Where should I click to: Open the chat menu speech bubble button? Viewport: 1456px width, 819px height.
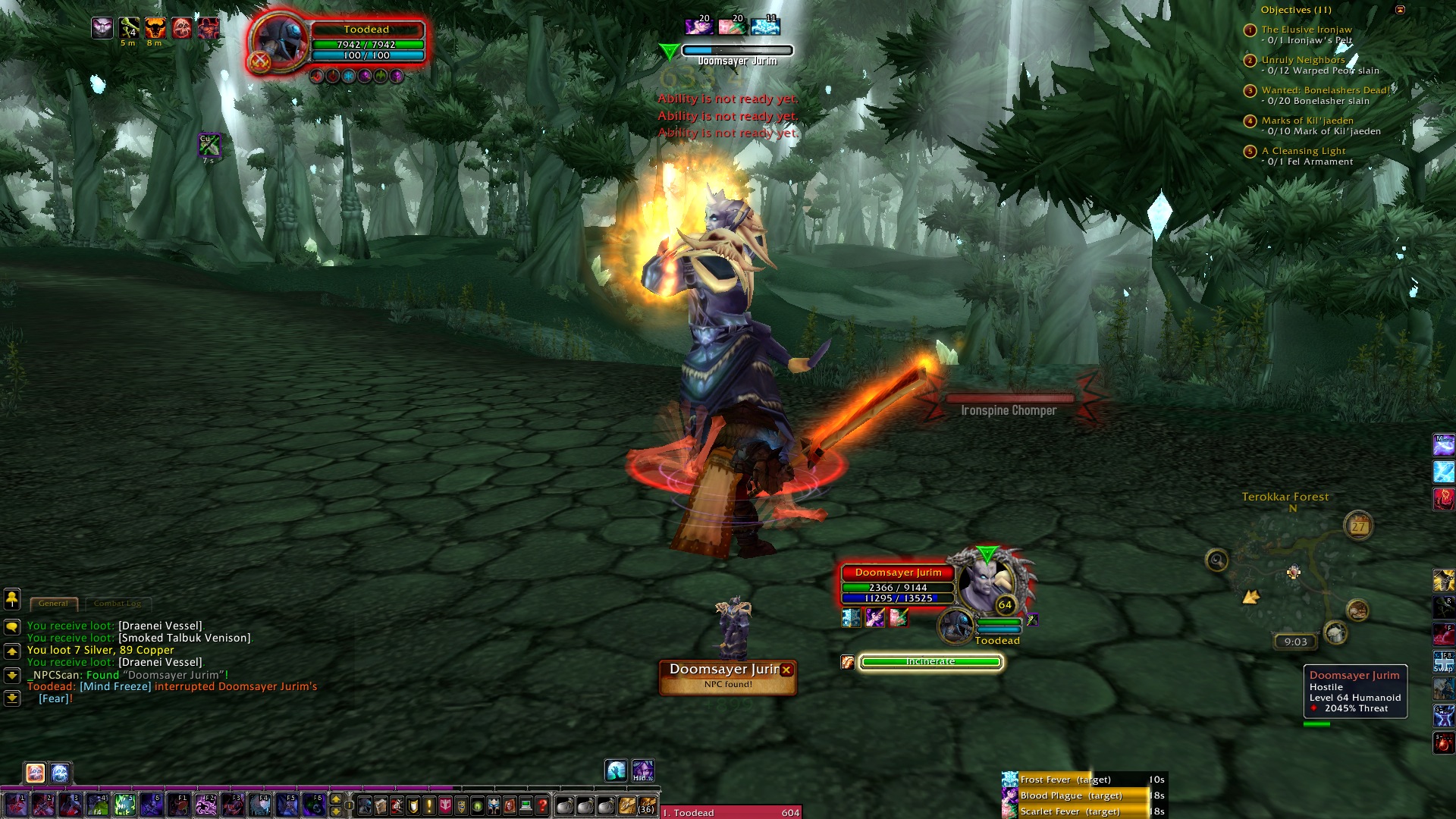coord(12,627)
